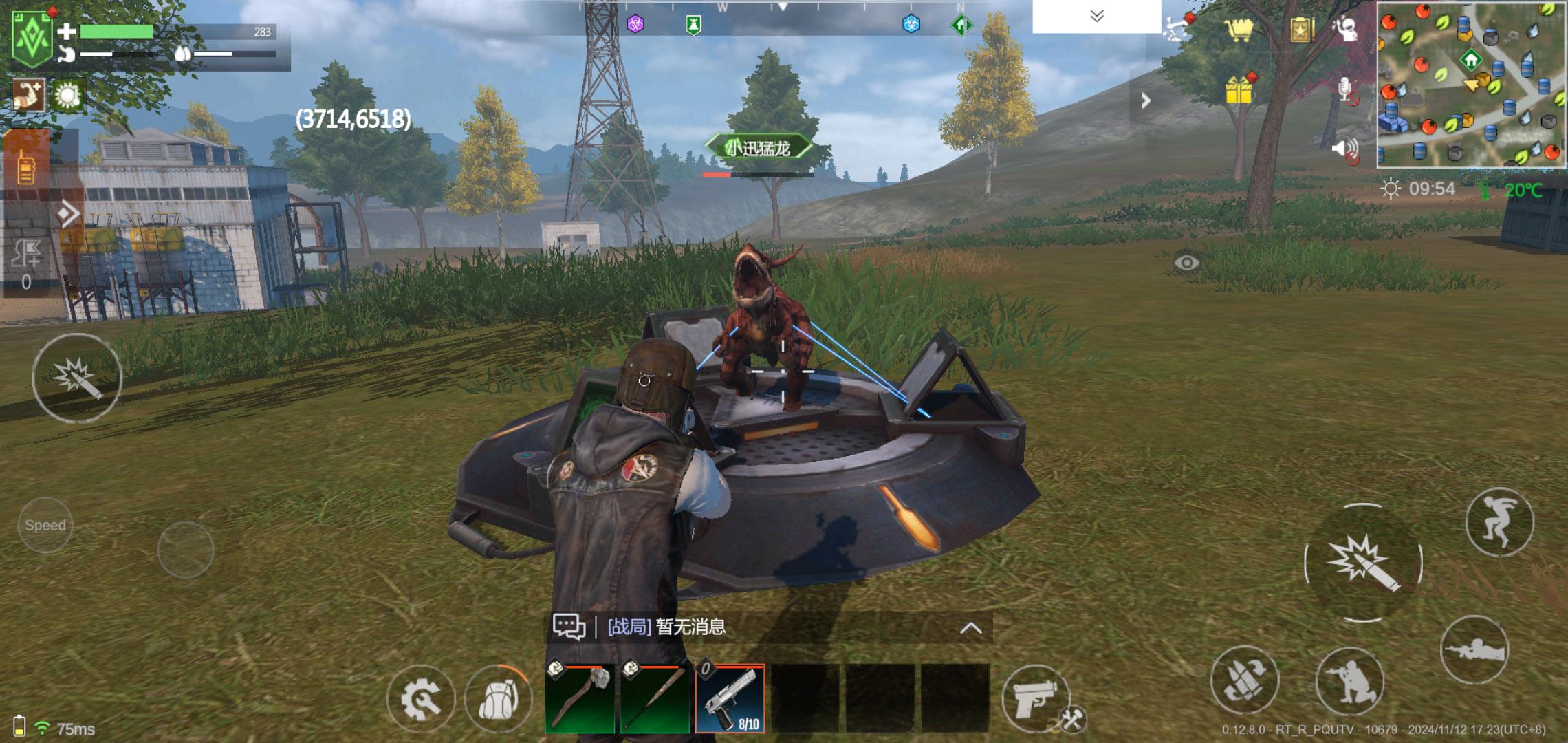Expand the top dropdown chevron

coord(1097,16)
